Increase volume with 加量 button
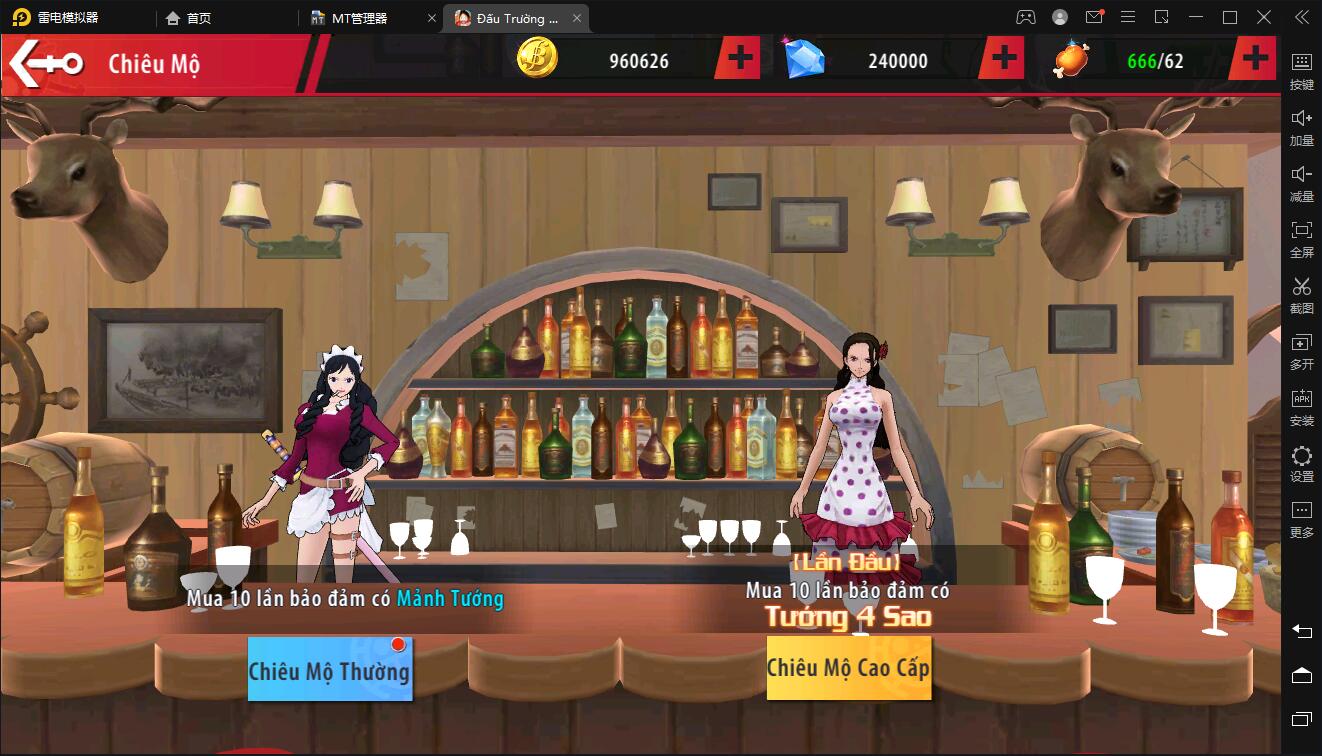 click(1301, 127)
